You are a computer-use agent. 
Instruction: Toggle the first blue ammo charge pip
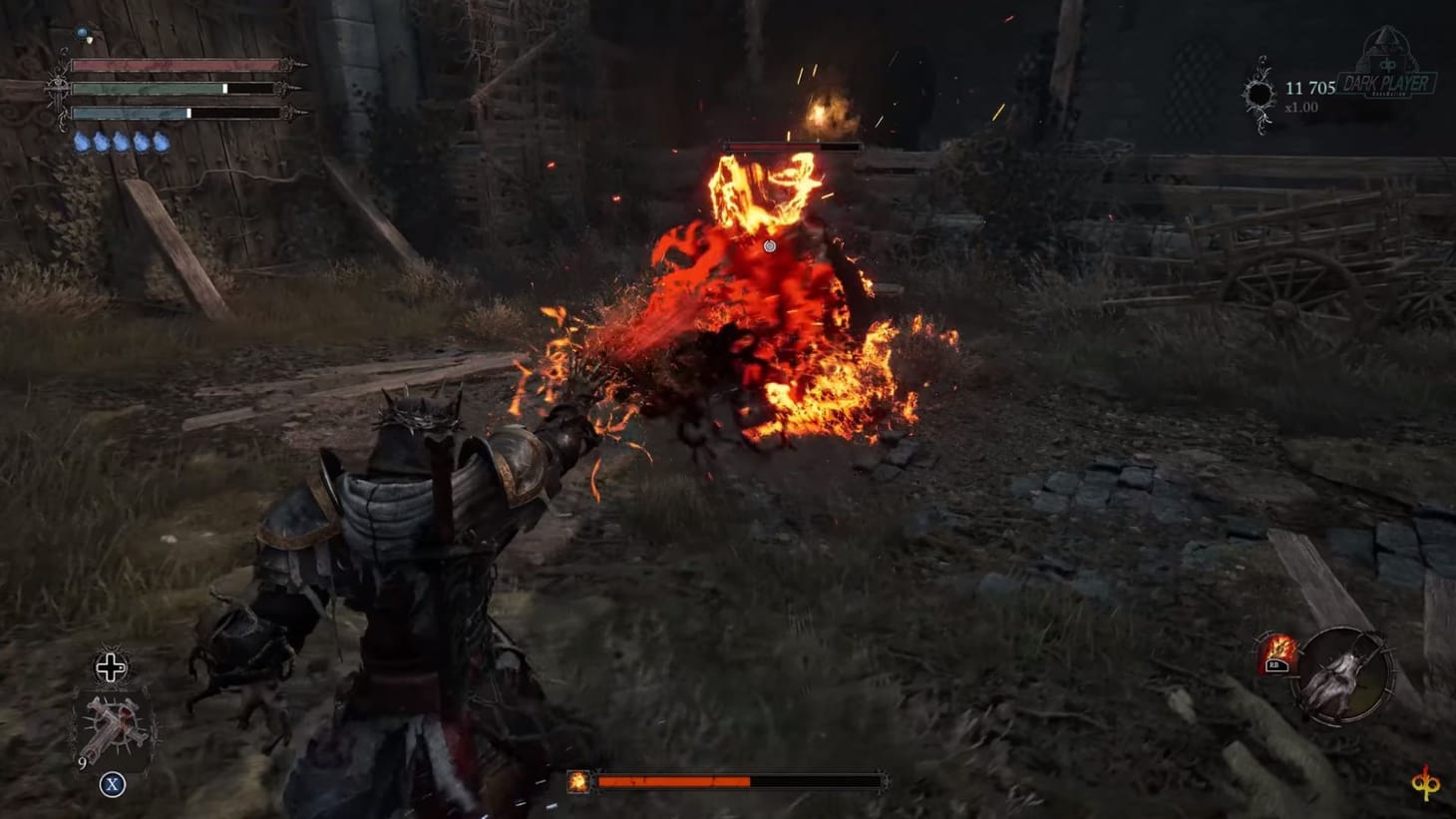[82, 141]
